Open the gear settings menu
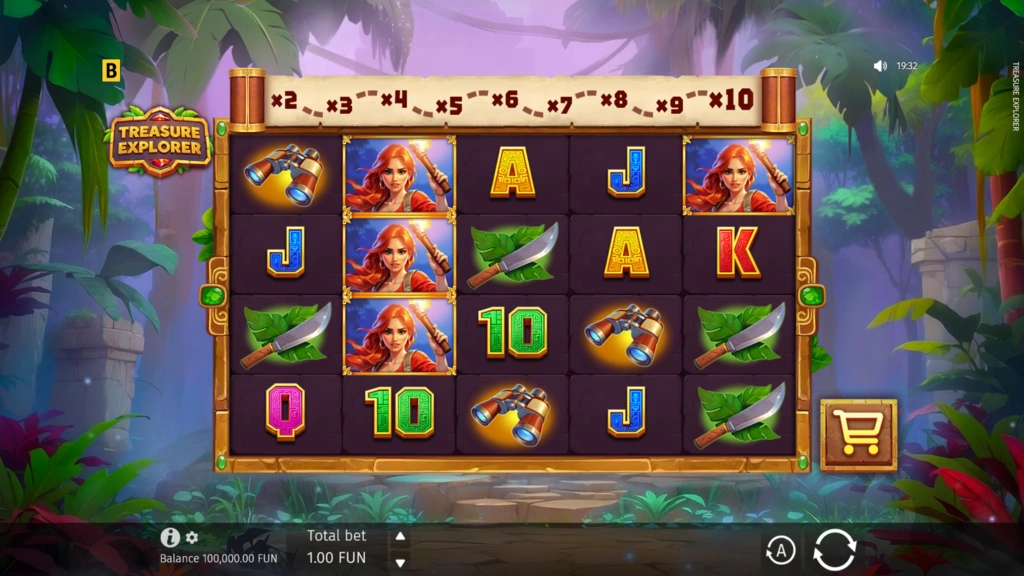The height and width of the screenshot is (576, 1024). [192, 538]
